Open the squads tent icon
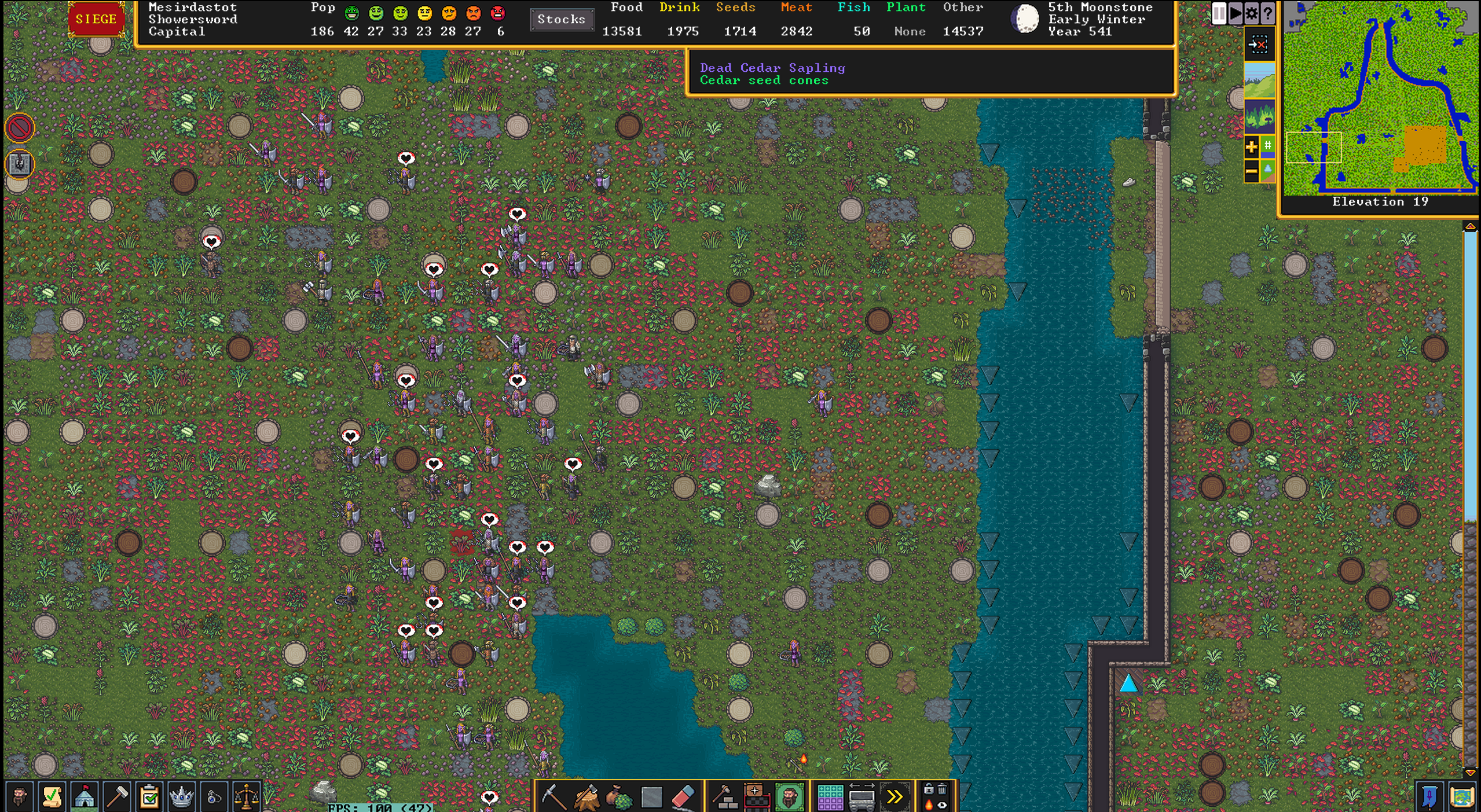 coord(85,797)
